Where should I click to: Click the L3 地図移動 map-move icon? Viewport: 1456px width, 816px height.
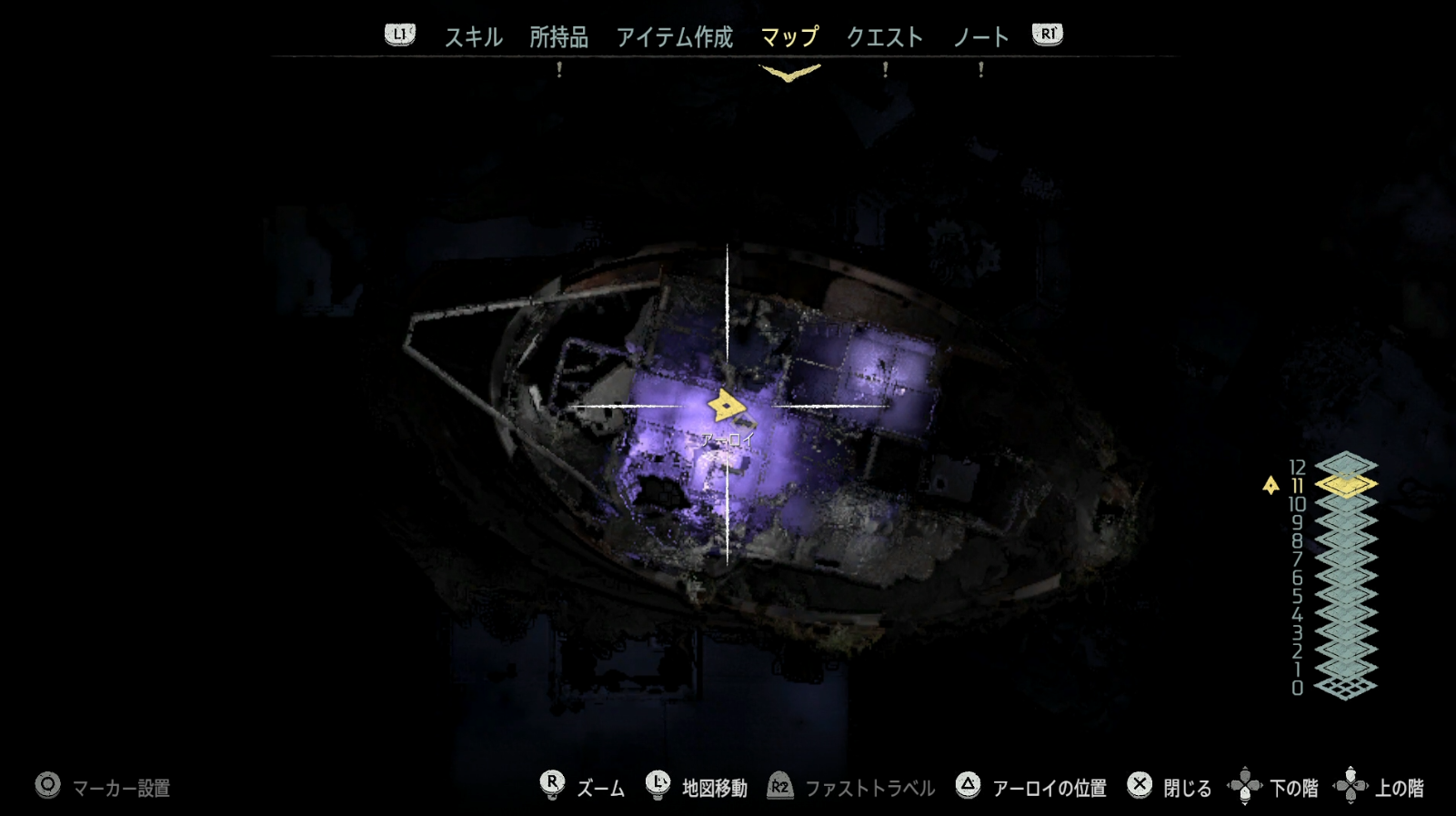point(657,782)
